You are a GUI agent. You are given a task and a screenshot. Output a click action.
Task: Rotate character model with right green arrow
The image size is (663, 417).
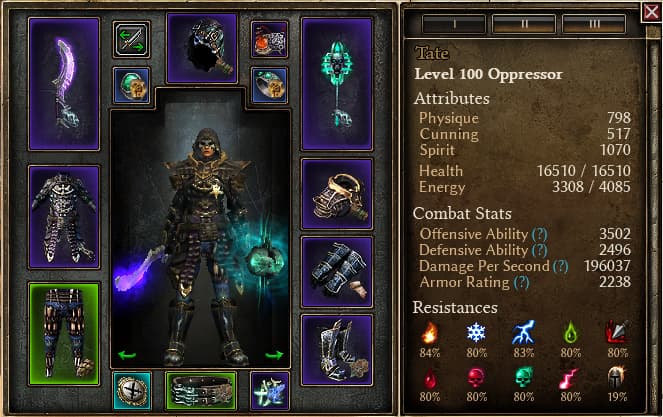coord(274,355)
